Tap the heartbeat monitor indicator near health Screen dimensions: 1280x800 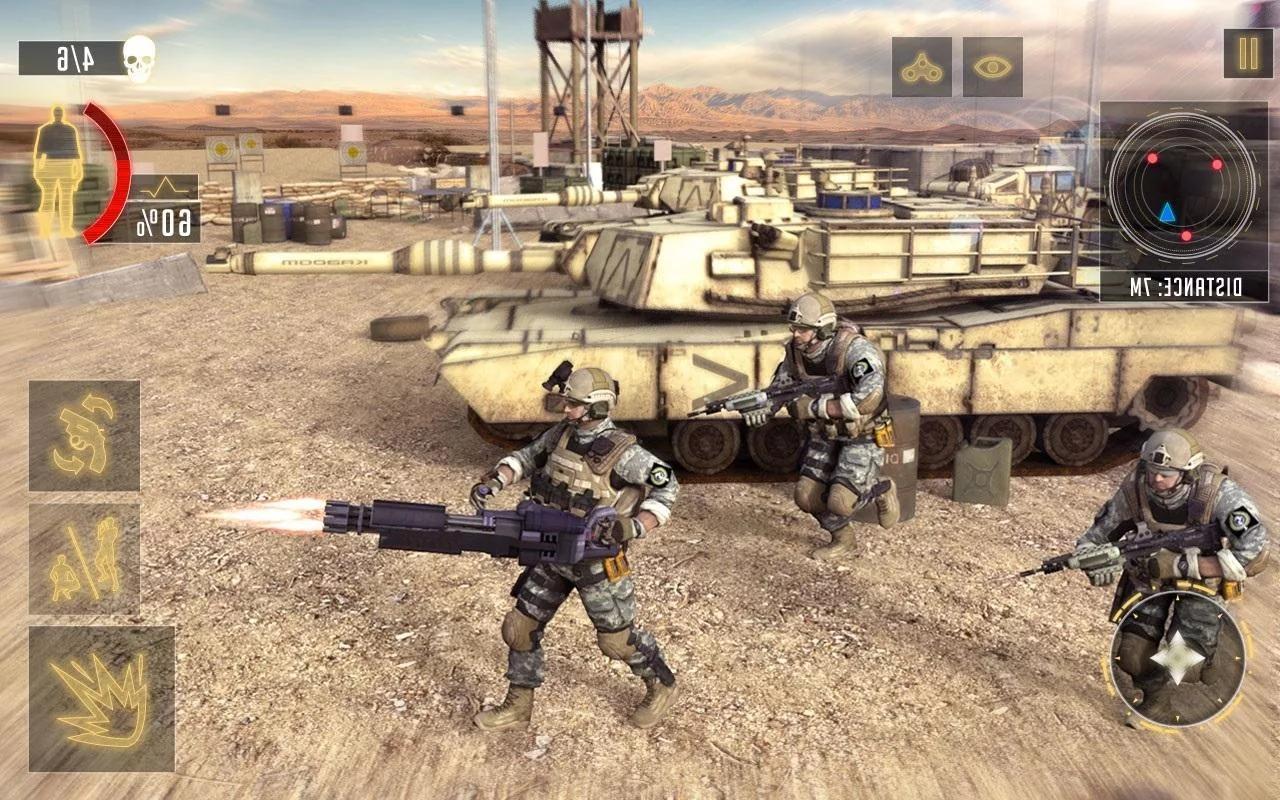[x=165, y=185]
